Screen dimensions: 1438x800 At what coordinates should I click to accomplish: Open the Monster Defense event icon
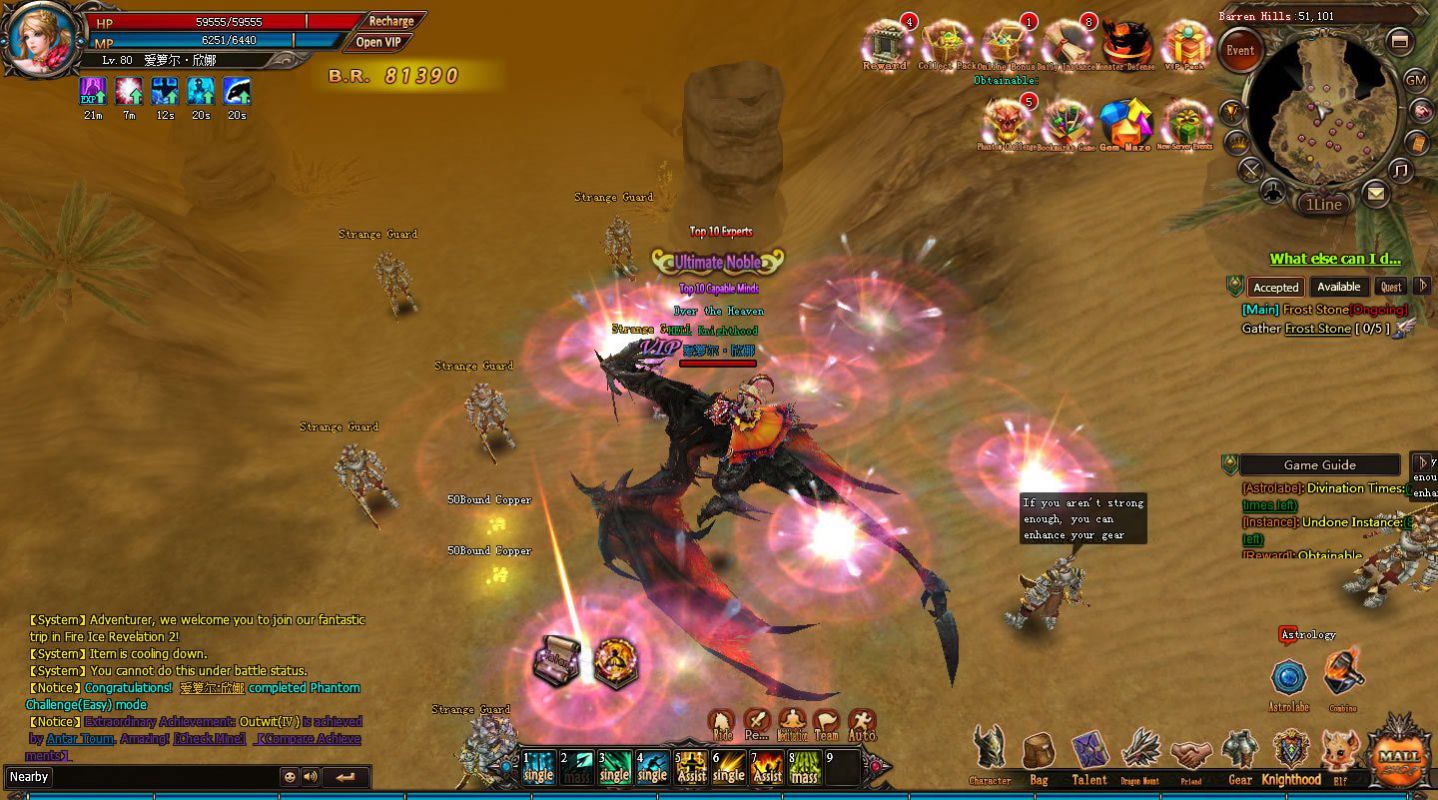tap(1127, 44)
